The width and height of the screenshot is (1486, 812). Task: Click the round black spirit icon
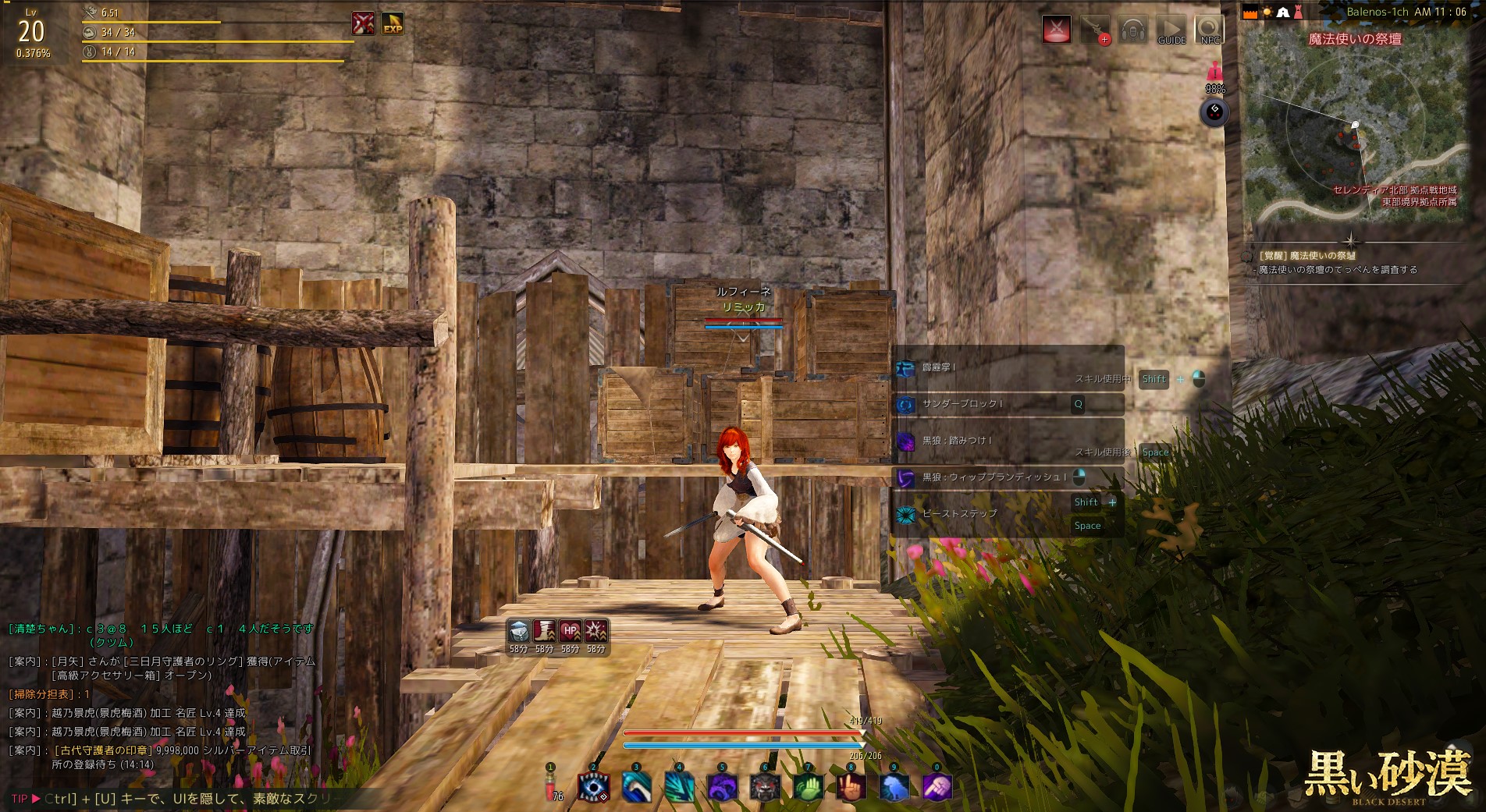[x=1214, y=112]
